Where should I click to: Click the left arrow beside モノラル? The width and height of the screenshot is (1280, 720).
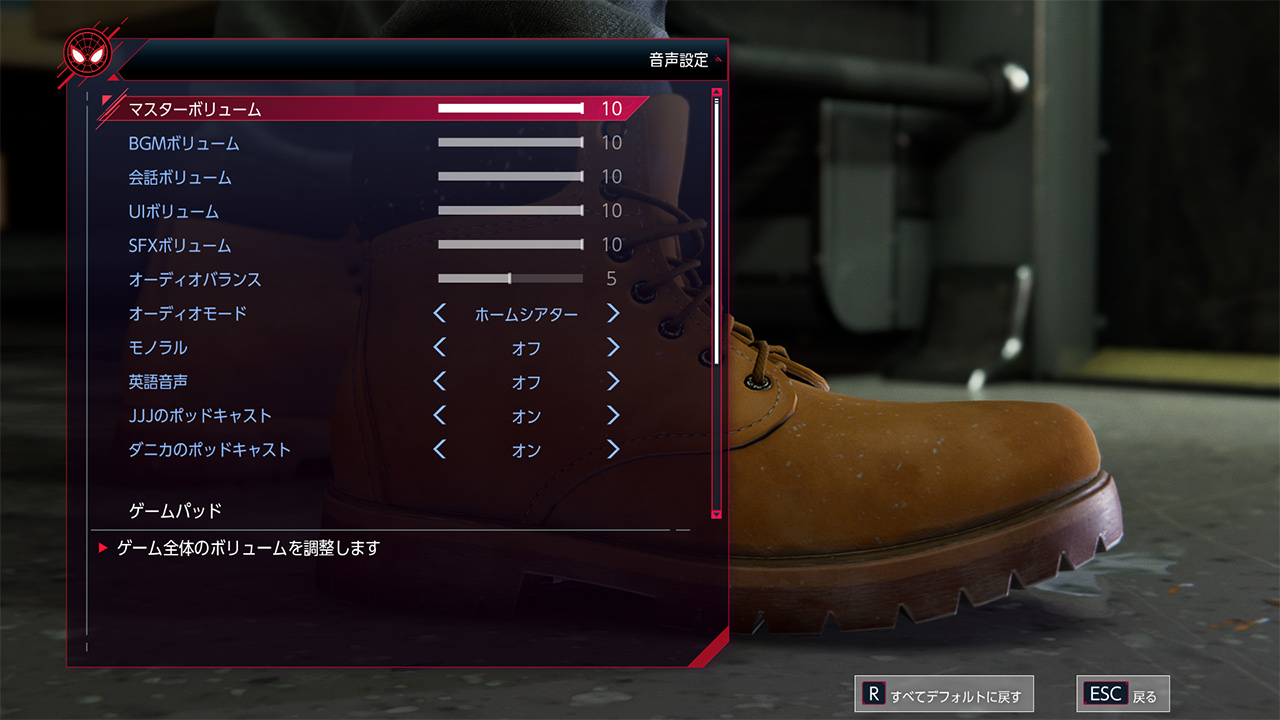(440, 348)
